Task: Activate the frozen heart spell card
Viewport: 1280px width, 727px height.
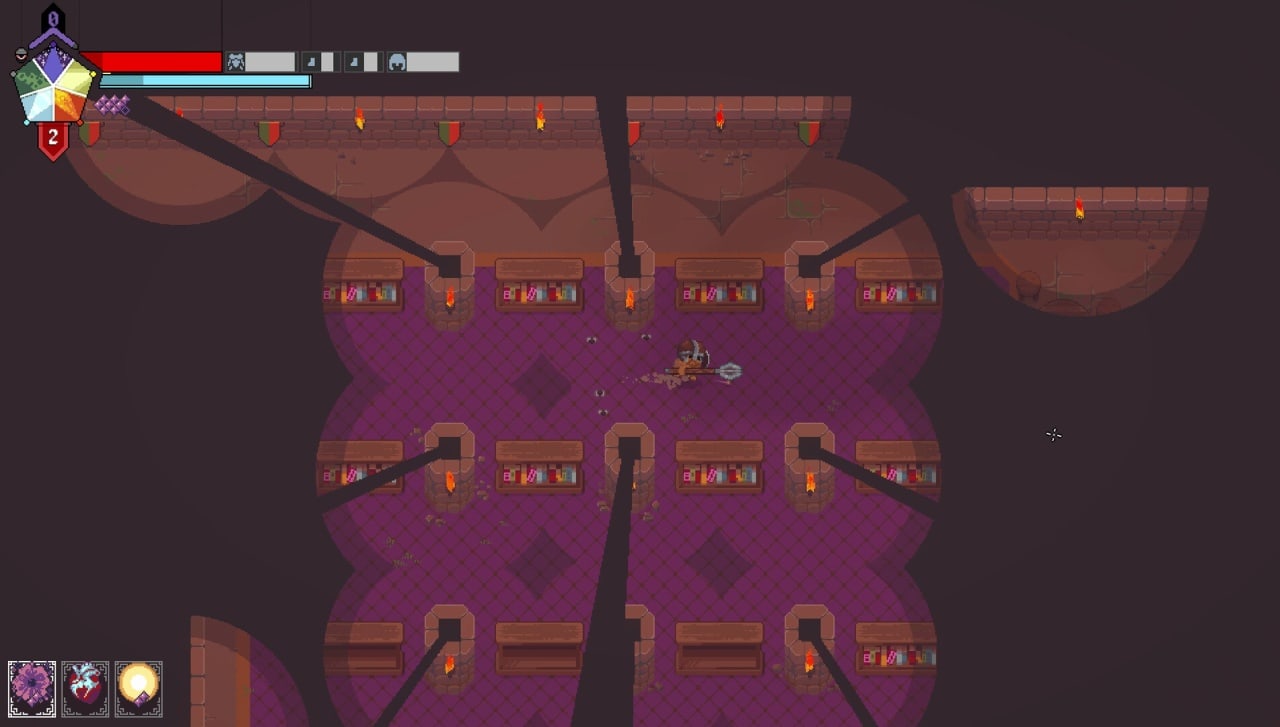Action: pos(85,688)
